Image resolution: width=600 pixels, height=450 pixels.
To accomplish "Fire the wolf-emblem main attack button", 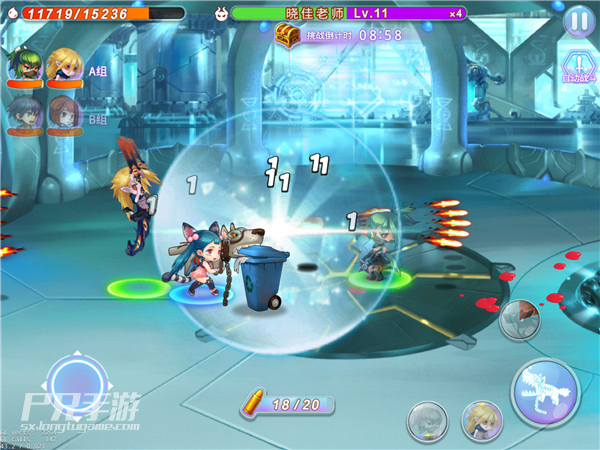I will [547, 392].
